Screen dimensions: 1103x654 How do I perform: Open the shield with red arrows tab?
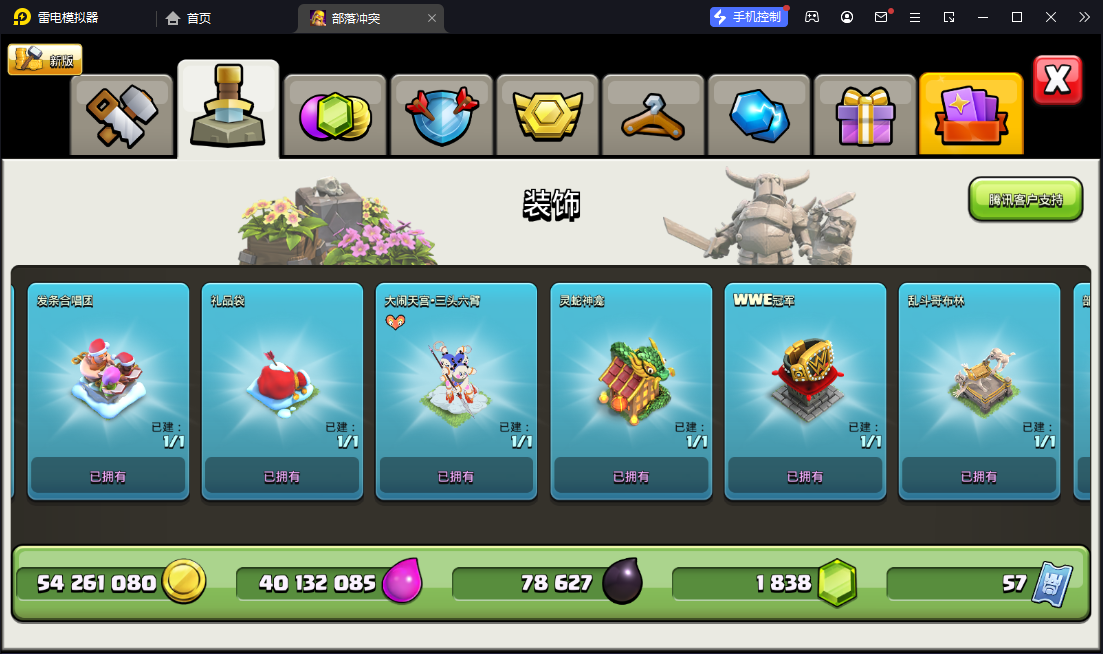tap(442, 115)
